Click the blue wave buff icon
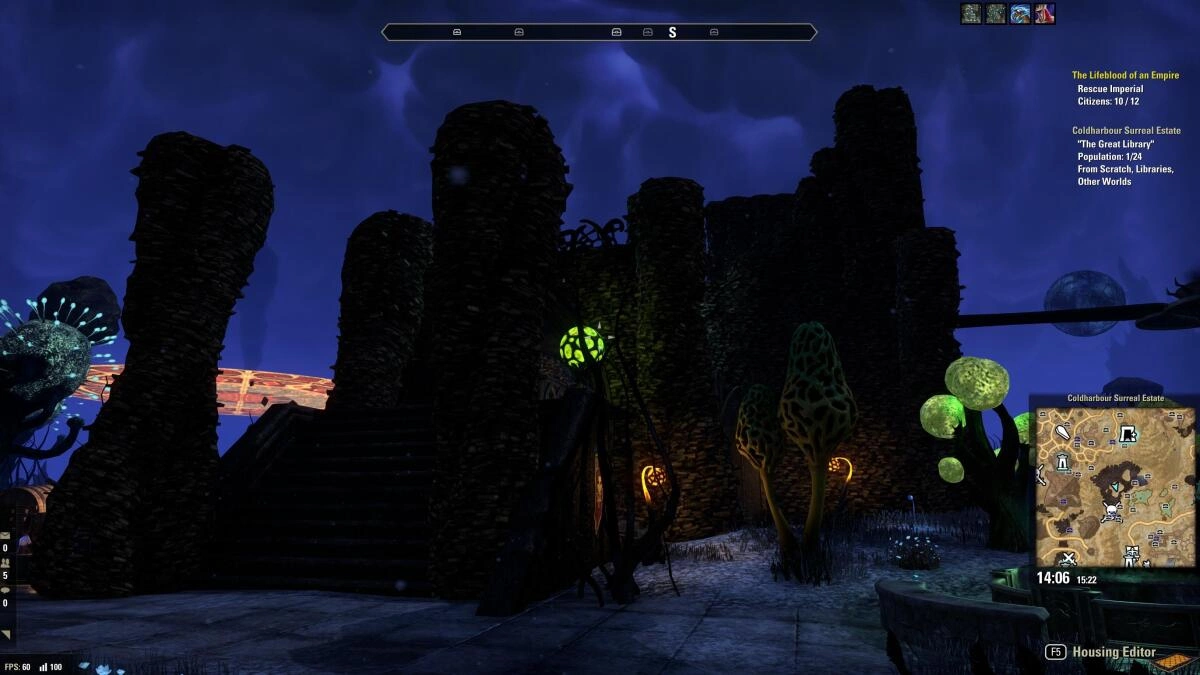Image resolution: width=1200 pixels, height=675 pixels. 1020,14
